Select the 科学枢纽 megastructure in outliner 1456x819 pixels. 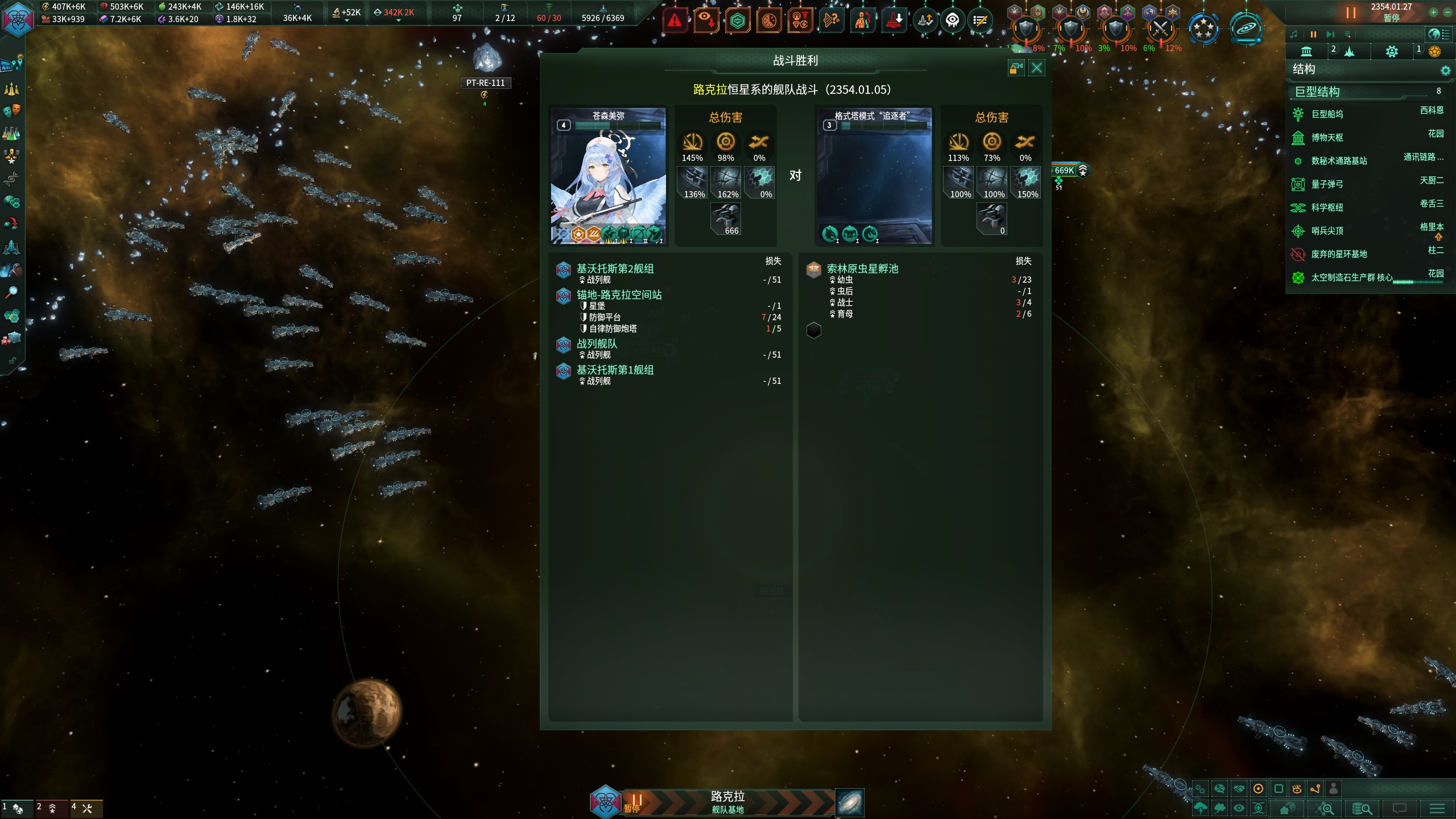click(x=1327, y=208)
